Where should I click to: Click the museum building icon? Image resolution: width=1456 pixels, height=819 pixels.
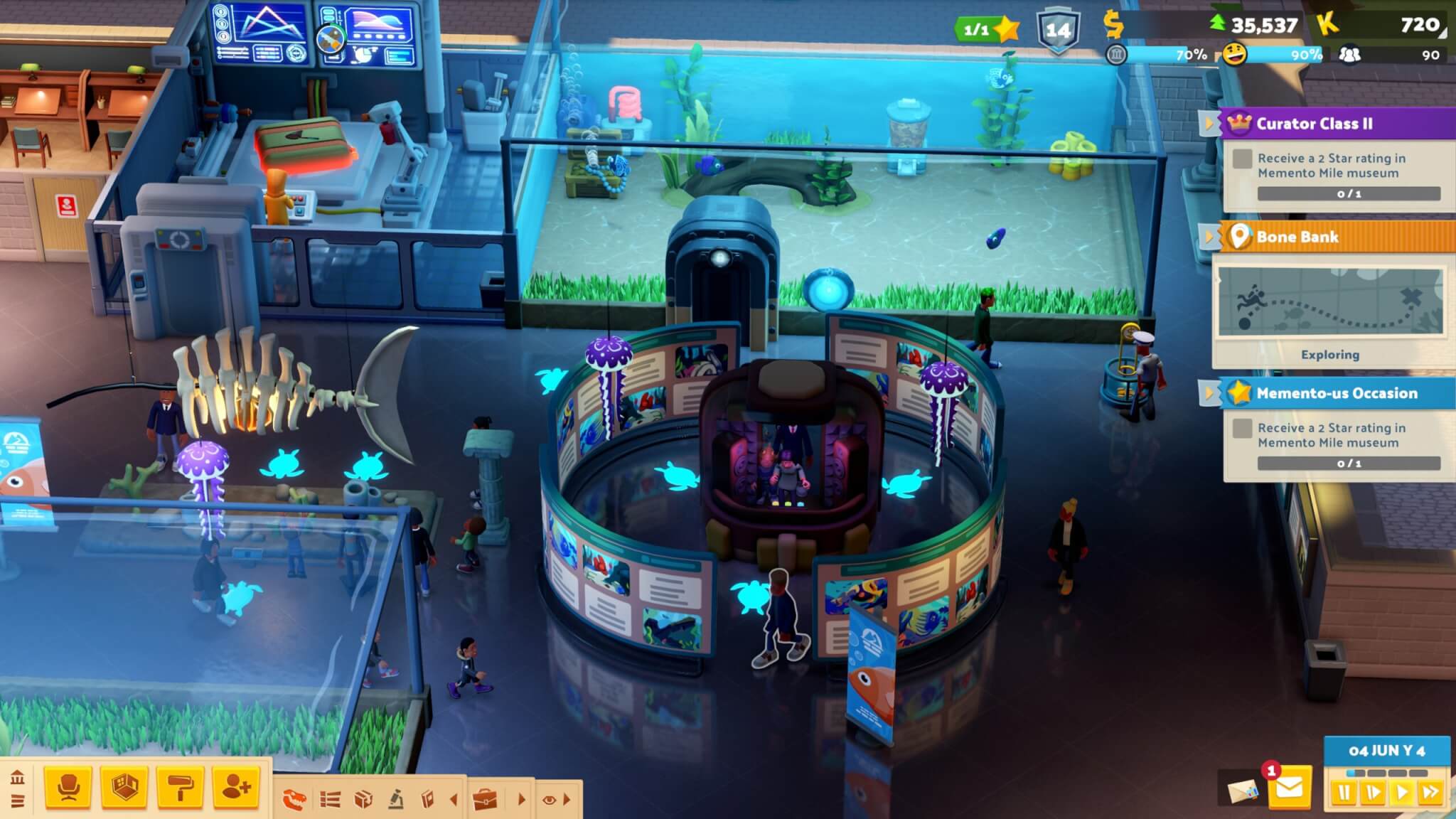pyautogui.click(x=18, y=776)
